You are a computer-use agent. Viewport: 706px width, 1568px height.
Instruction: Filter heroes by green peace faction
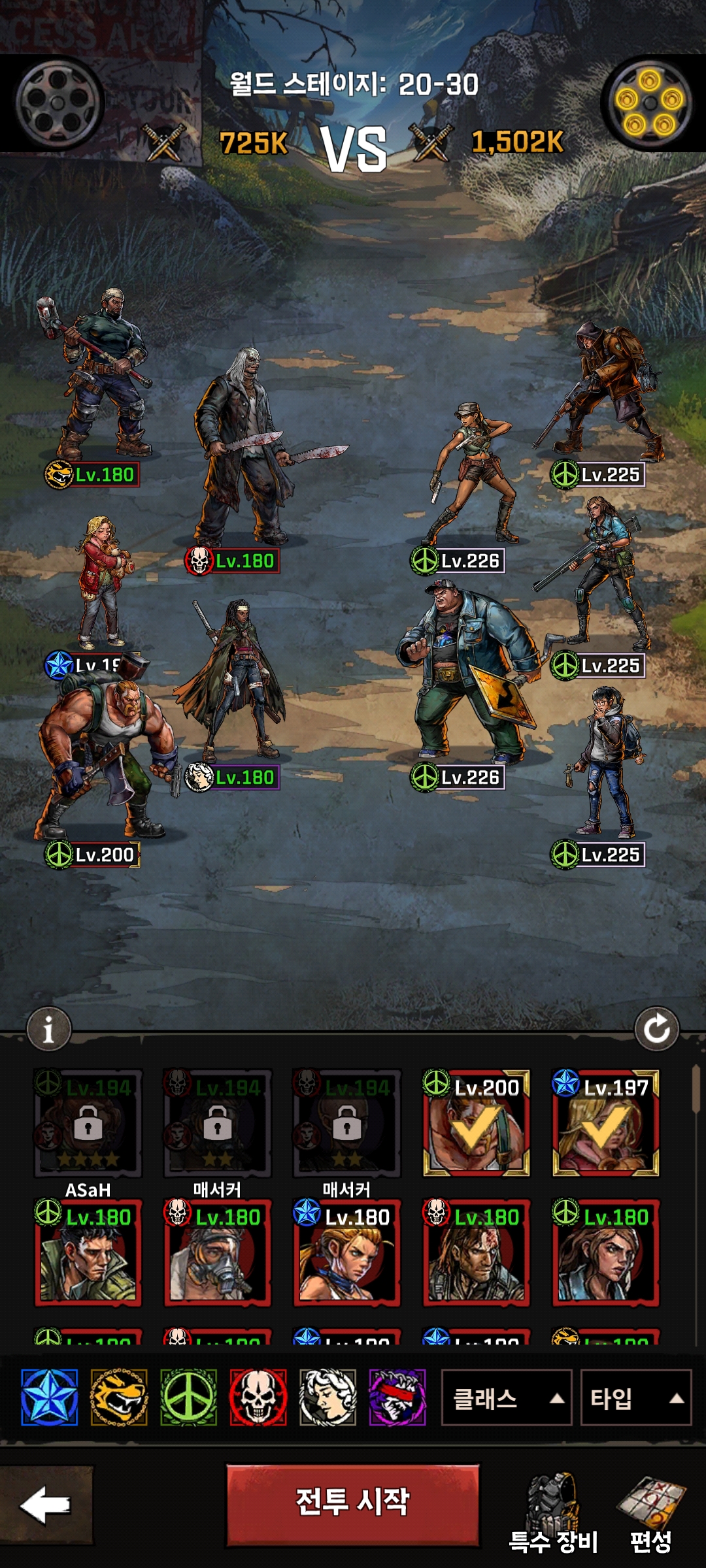click(x=189, y=1397)
